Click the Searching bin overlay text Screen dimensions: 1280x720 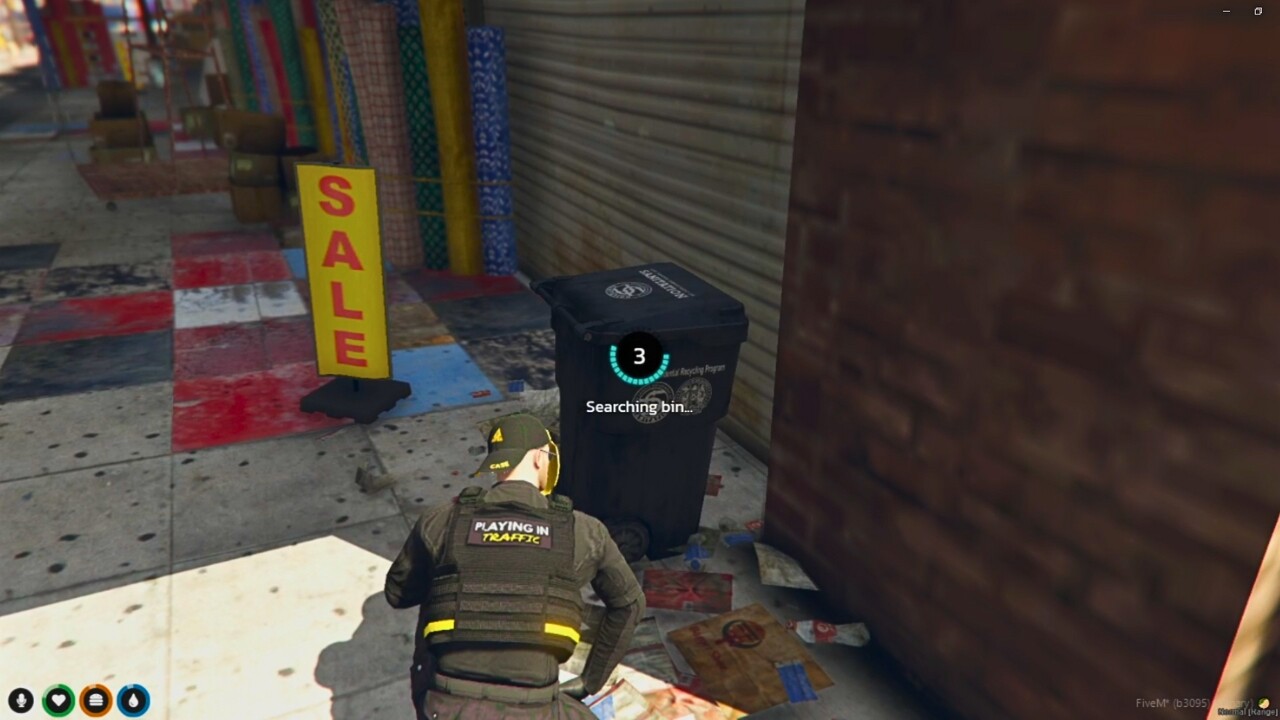(637, 408)
